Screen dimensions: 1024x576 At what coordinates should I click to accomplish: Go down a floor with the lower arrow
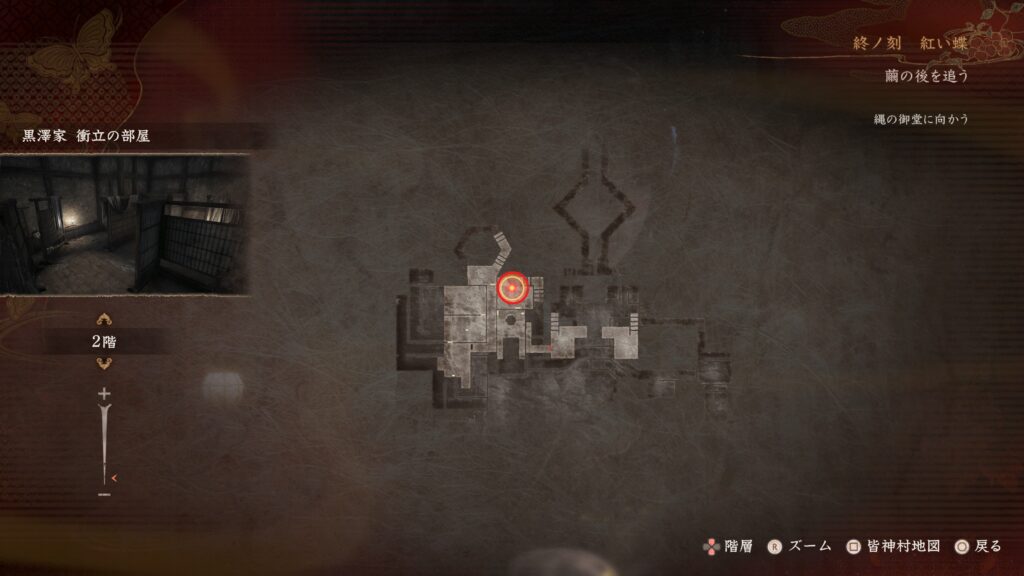click(104, 363)
